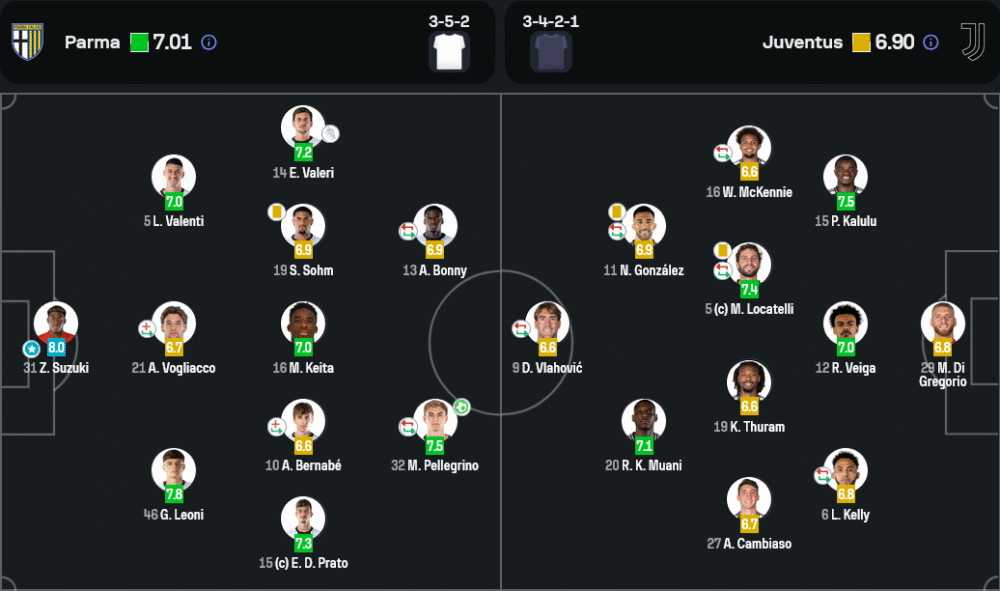Open the Parma team rating info icon

click(209, 43)
